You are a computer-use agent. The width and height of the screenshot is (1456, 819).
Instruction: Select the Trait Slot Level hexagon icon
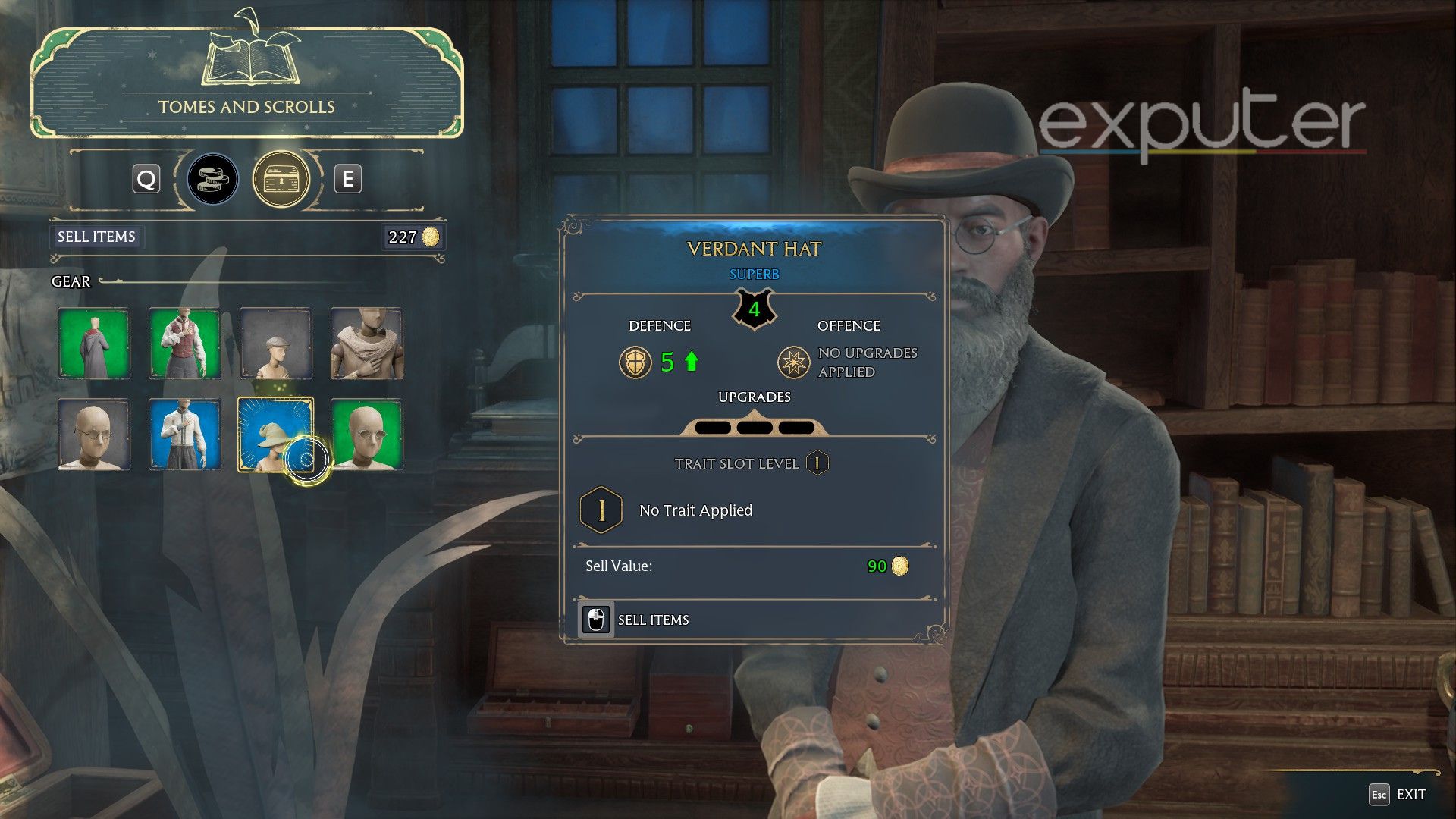tap(818, 463)
